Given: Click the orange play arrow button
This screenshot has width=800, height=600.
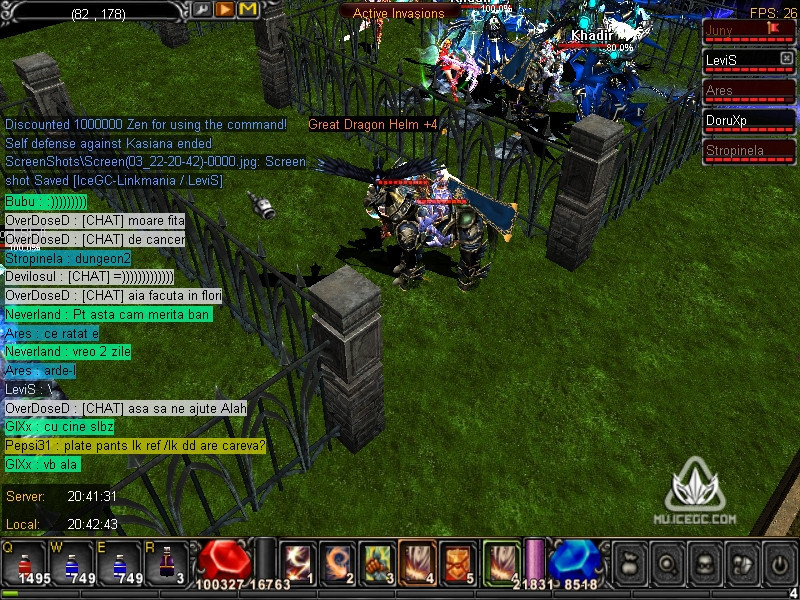Looking at the screenshot, I should [x=225, y=9].
